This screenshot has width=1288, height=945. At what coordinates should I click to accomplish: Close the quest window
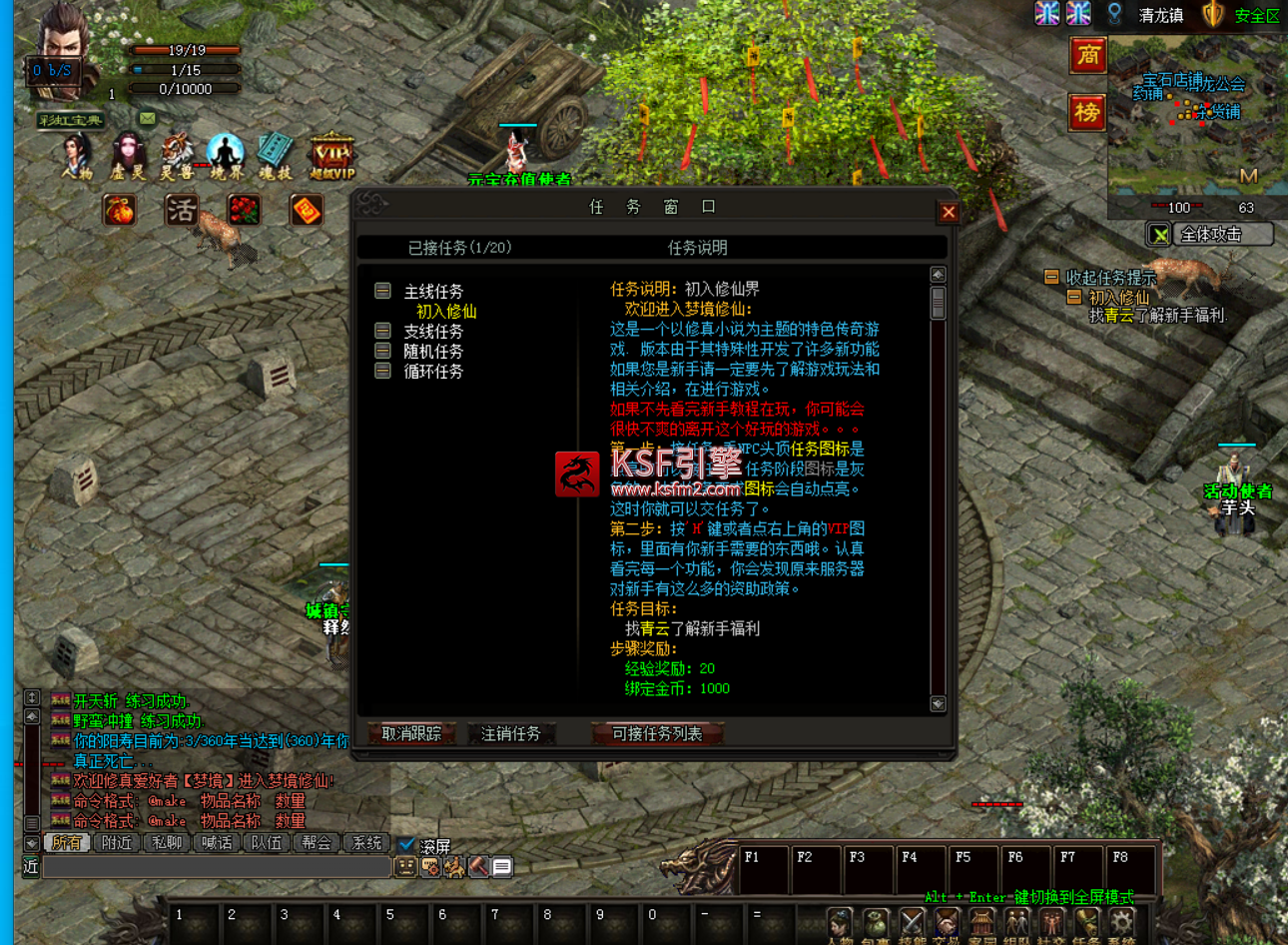click(949, 212)
